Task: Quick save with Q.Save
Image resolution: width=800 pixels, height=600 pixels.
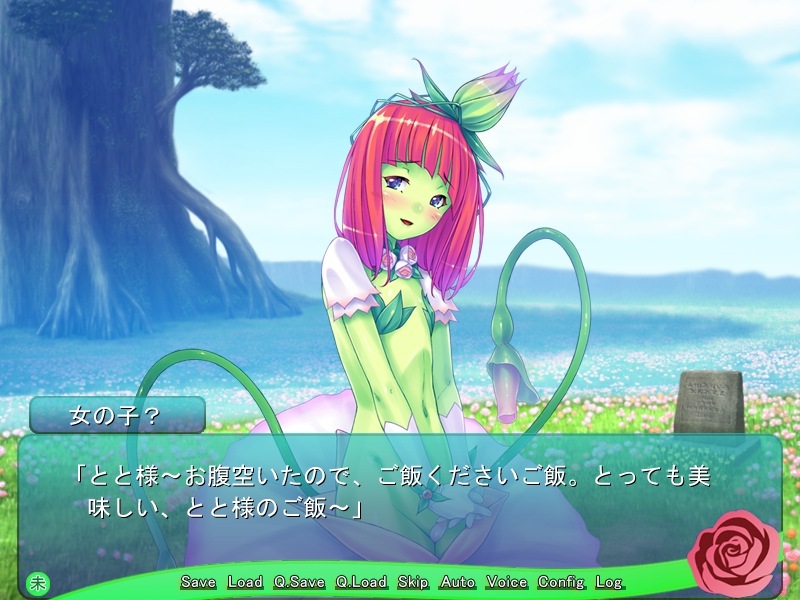Action: coord(298,582)
